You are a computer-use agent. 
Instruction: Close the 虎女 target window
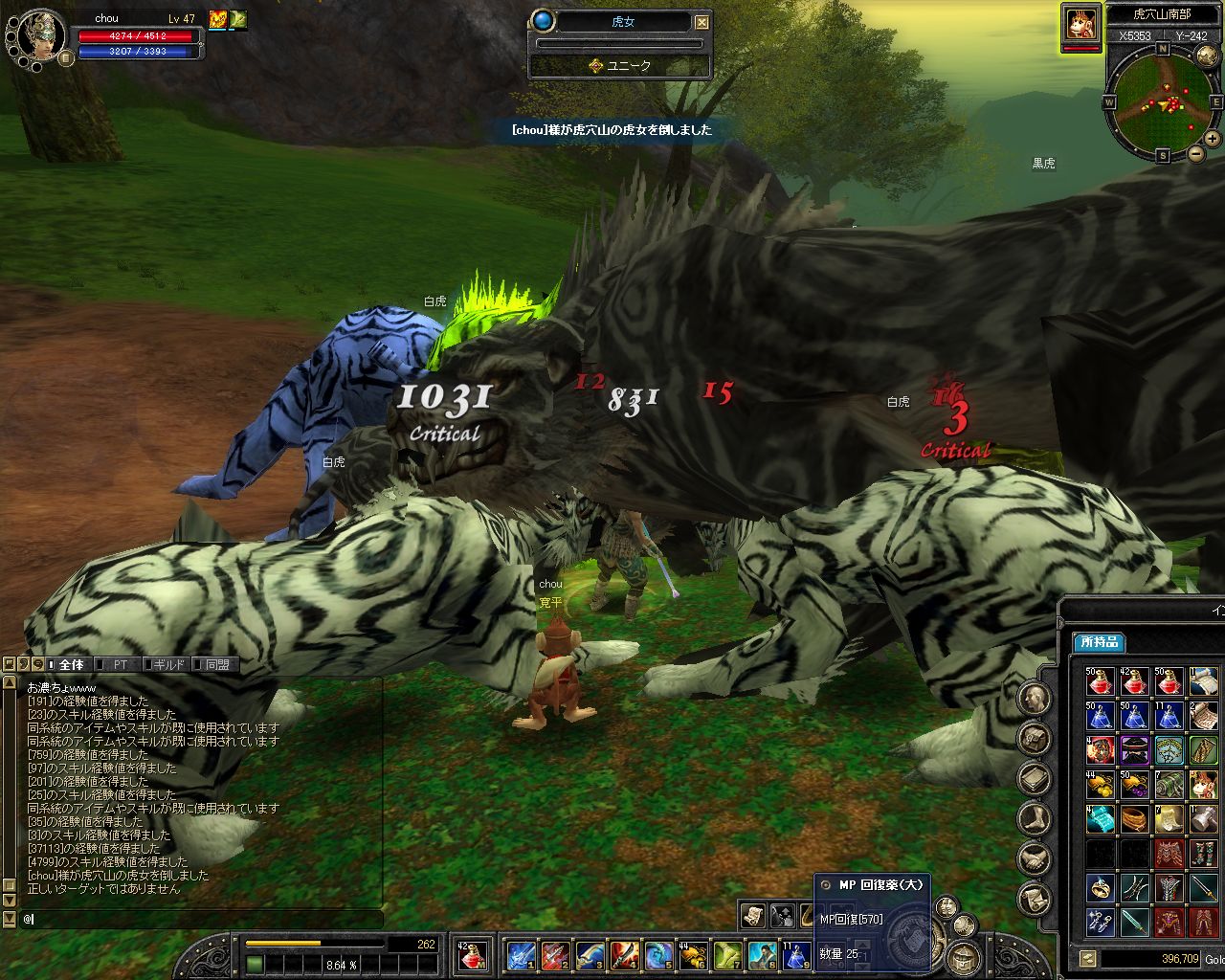[702, 22]
